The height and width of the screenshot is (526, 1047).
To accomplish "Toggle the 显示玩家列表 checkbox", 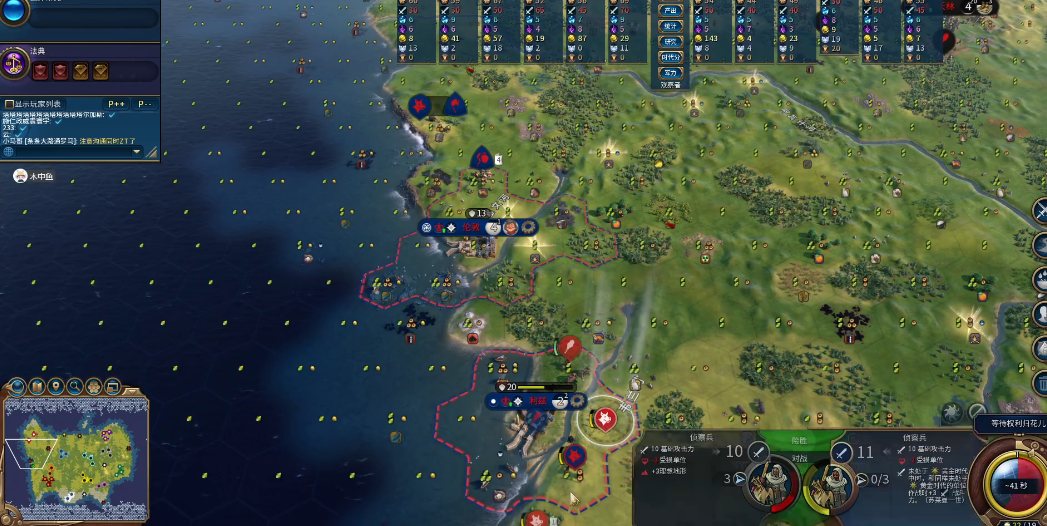I will click(x=9, y=104).
